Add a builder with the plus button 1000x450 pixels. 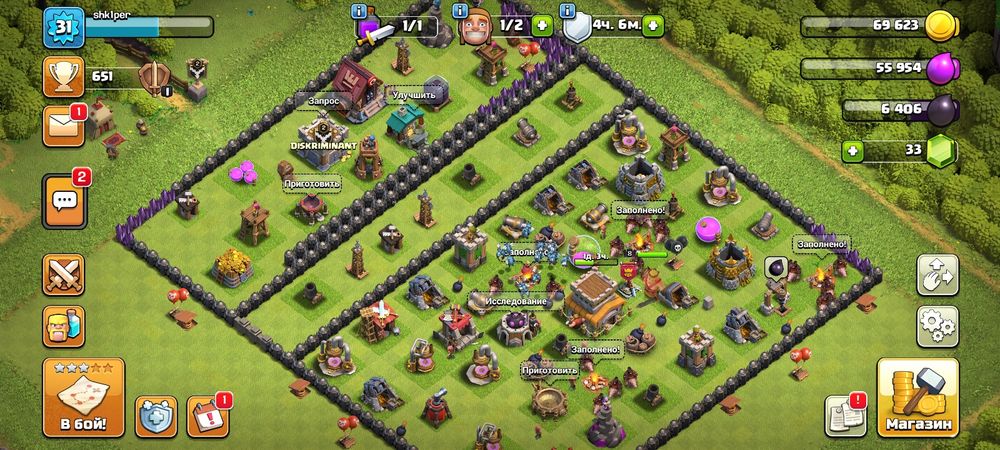(x=542, y=25)
